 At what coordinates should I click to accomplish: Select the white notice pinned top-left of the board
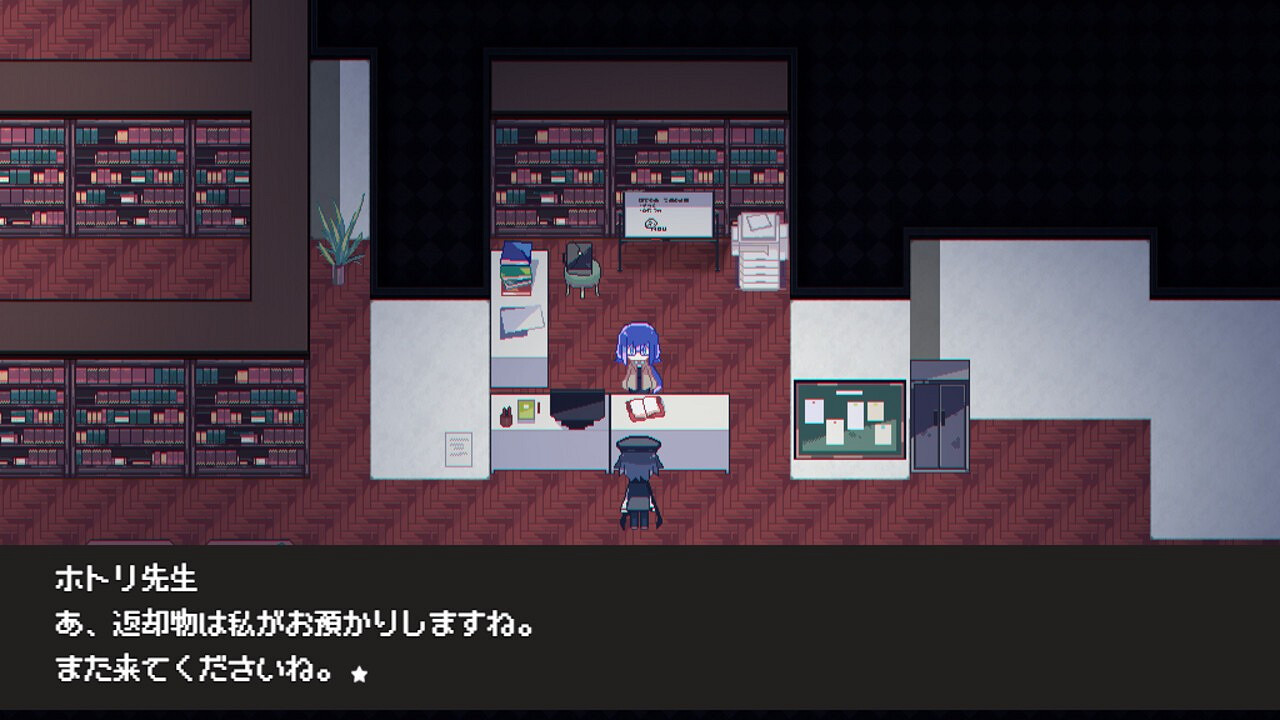coord(816,411)
